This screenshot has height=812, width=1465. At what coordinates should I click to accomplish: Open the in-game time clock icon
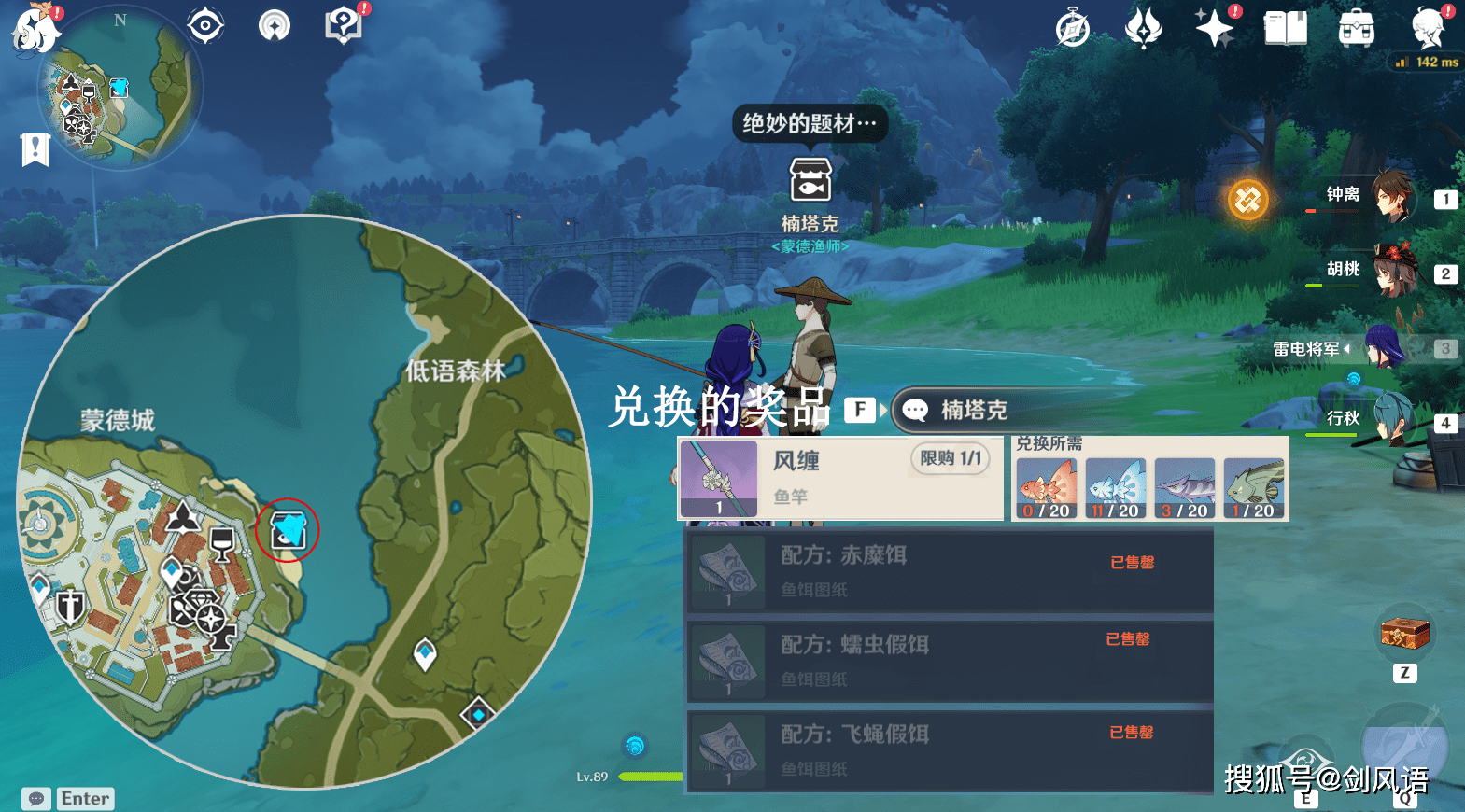coord(1072,27)
